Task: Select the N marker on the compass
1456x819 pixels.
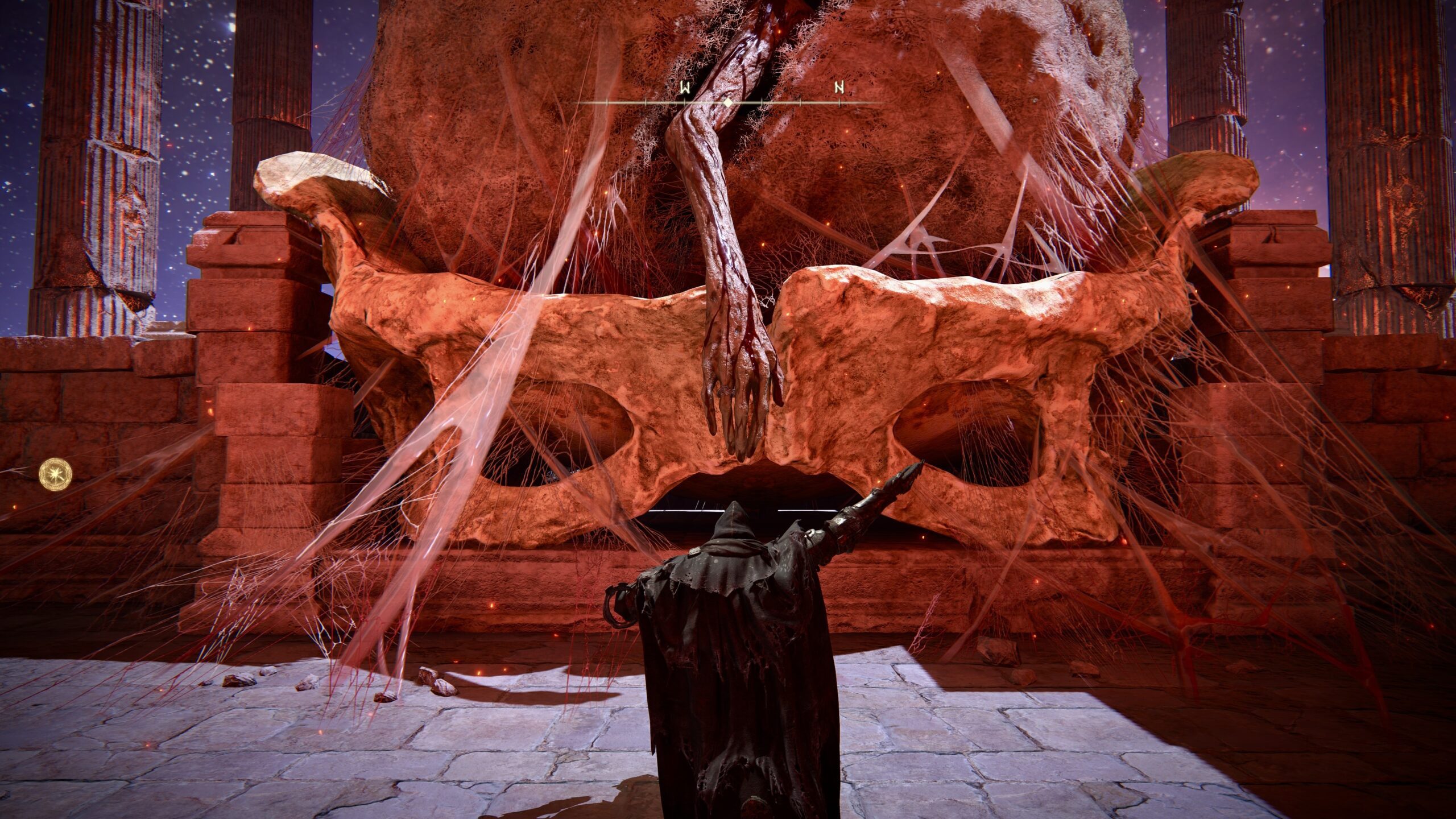Action: (x=839, y=88)
